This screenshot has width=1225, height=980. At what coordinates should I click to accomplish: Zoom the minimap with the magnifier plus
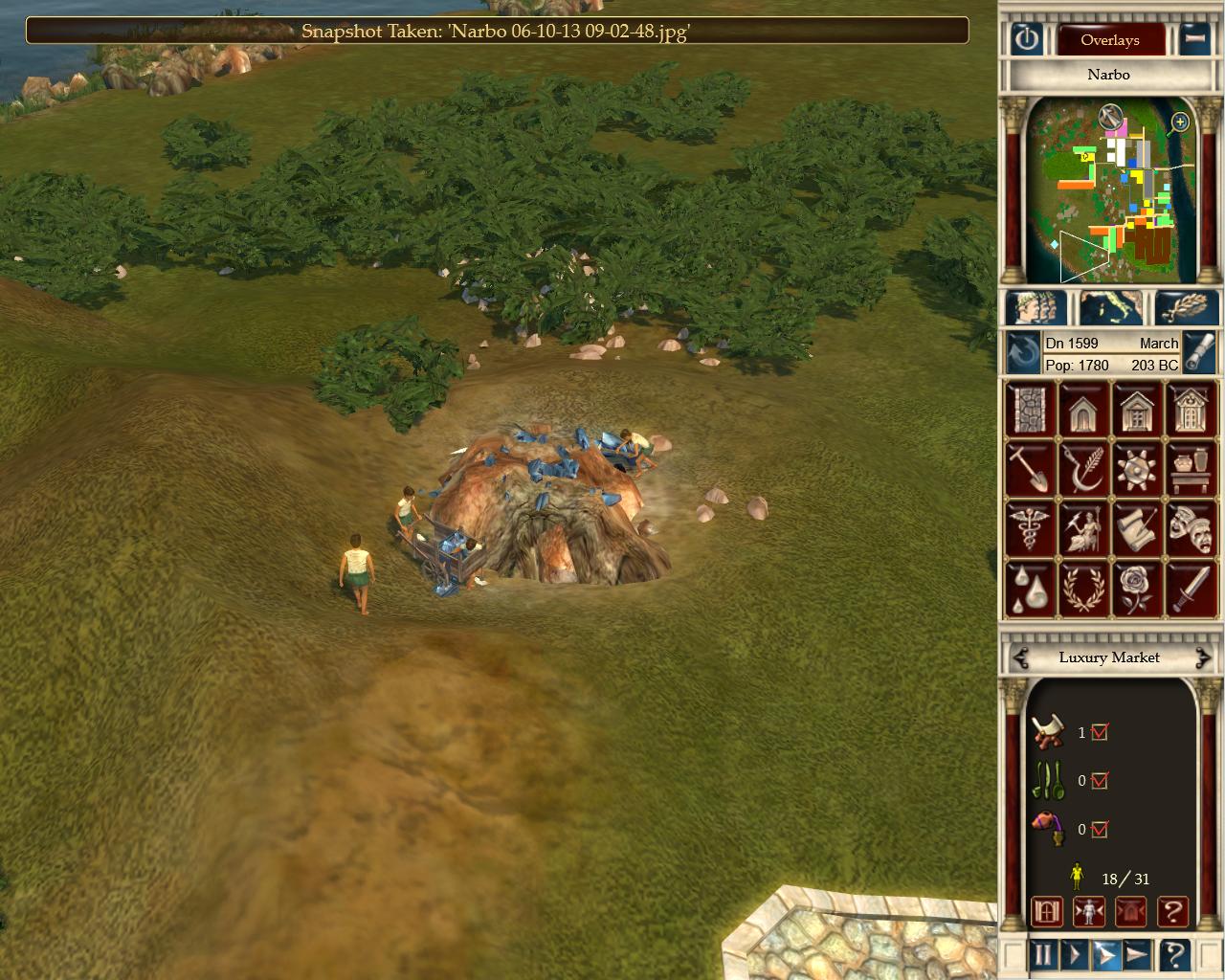click(x=1180, y=122)
